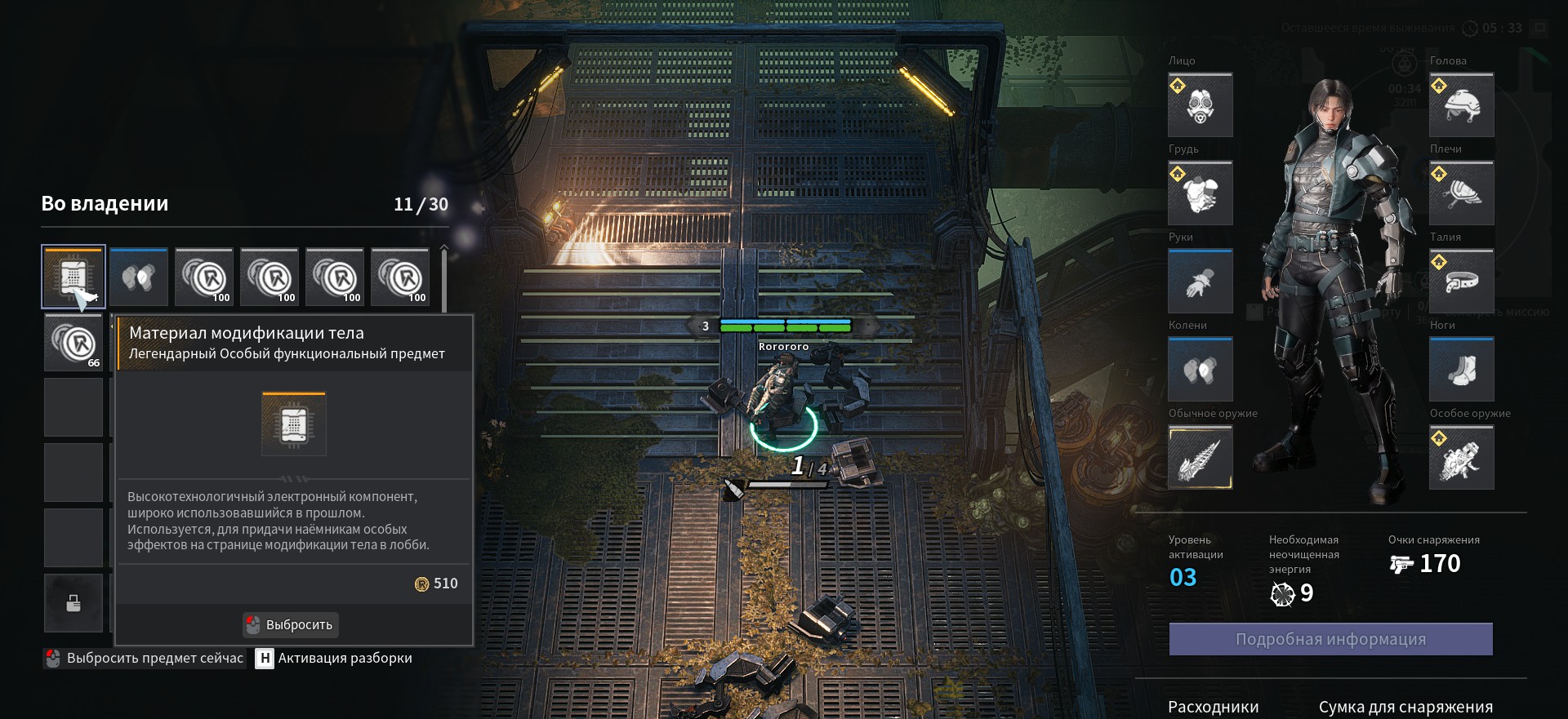Screen dimensions: 1568x719
Task: Open the Колени knee pads equipment slot
Action: (1200, 370)
